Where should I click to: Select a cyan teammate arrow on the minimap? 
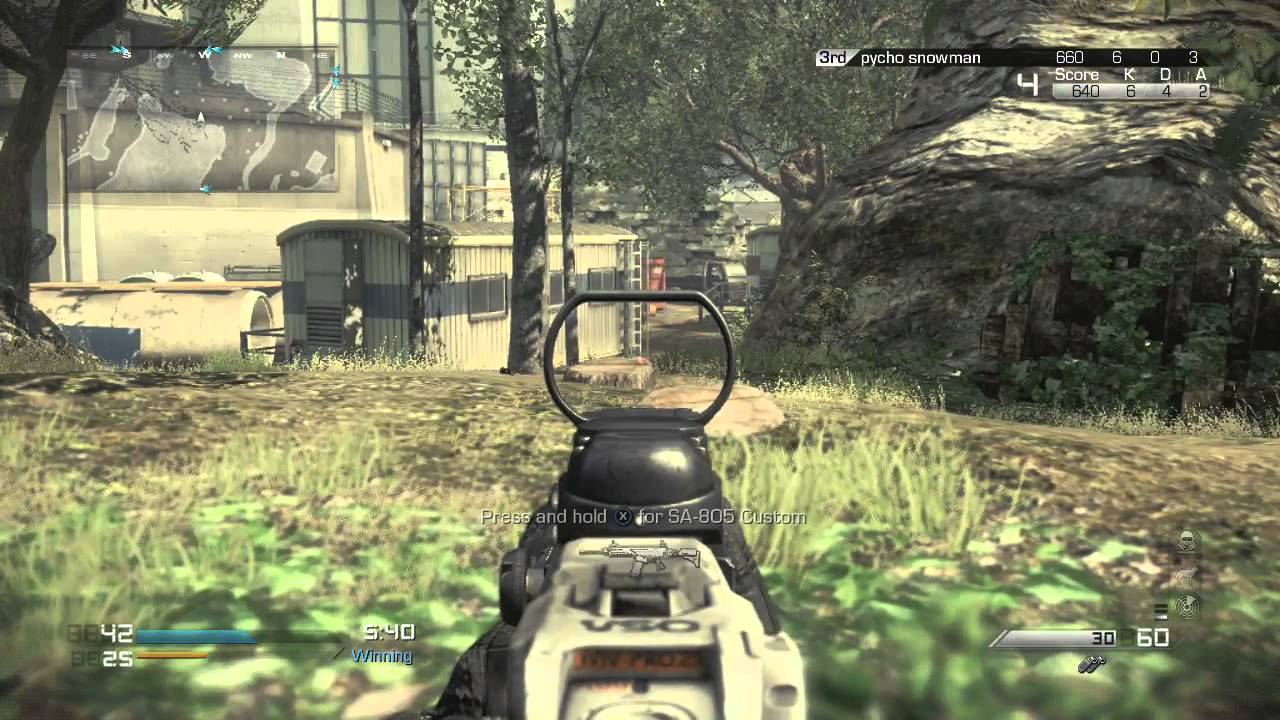click(120, 47)
